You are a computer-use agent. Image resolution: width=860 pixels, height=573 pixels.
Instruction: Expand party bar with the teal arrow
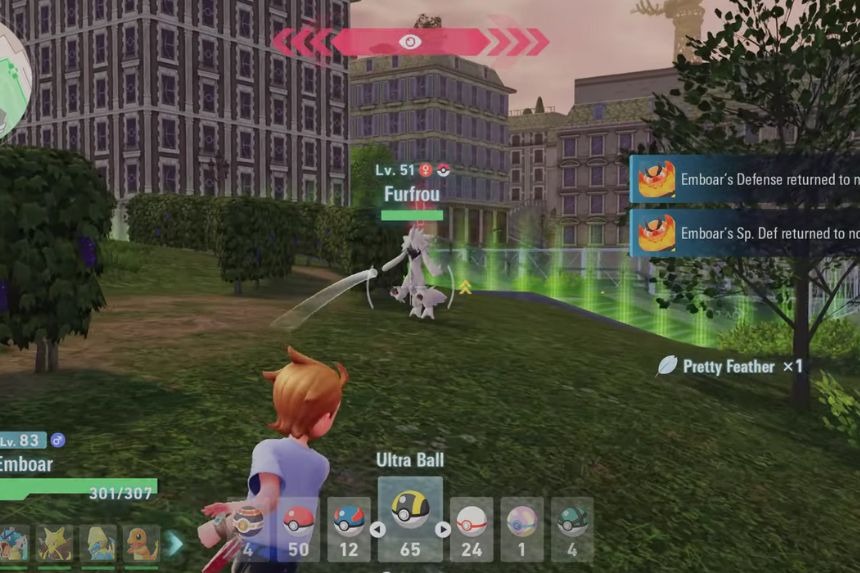[175, 543]
